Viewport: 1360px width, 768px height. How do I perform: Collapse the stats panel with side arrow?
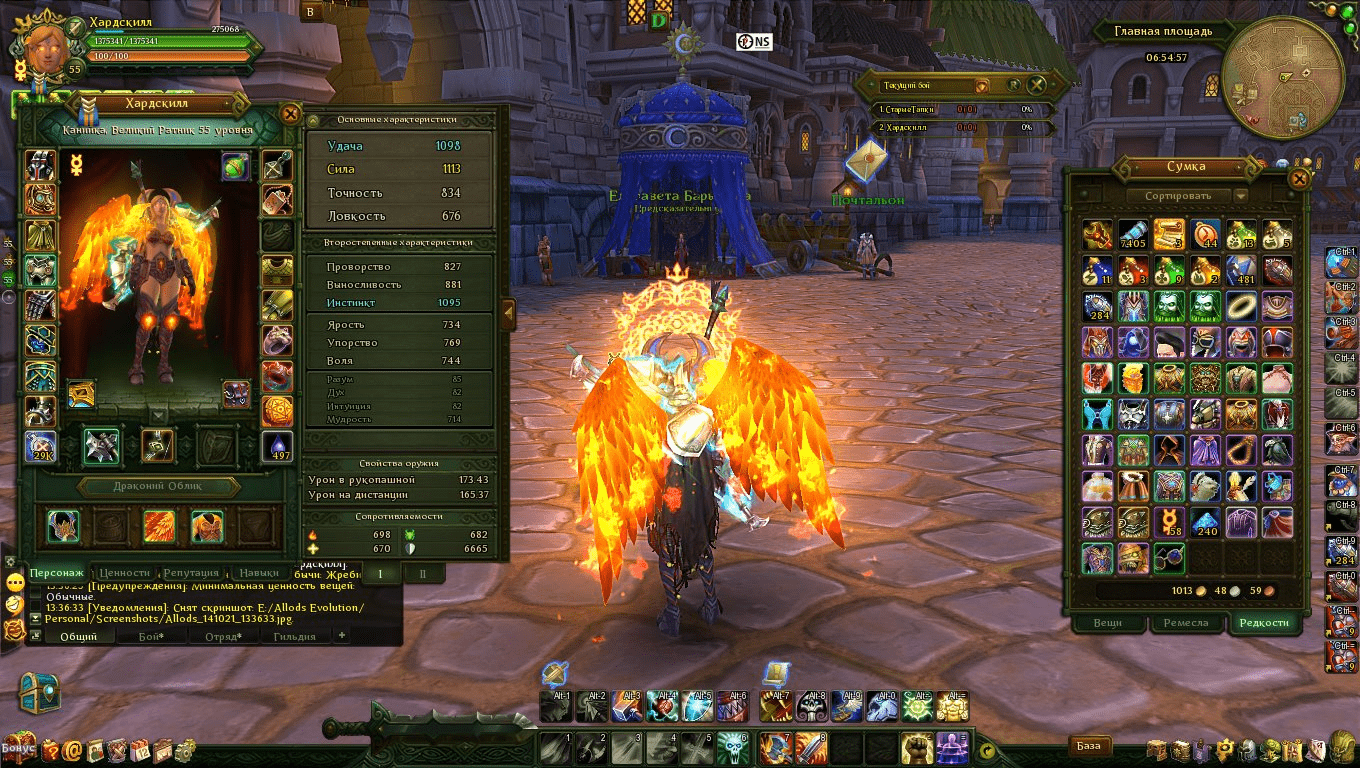[x=507, y=313]
